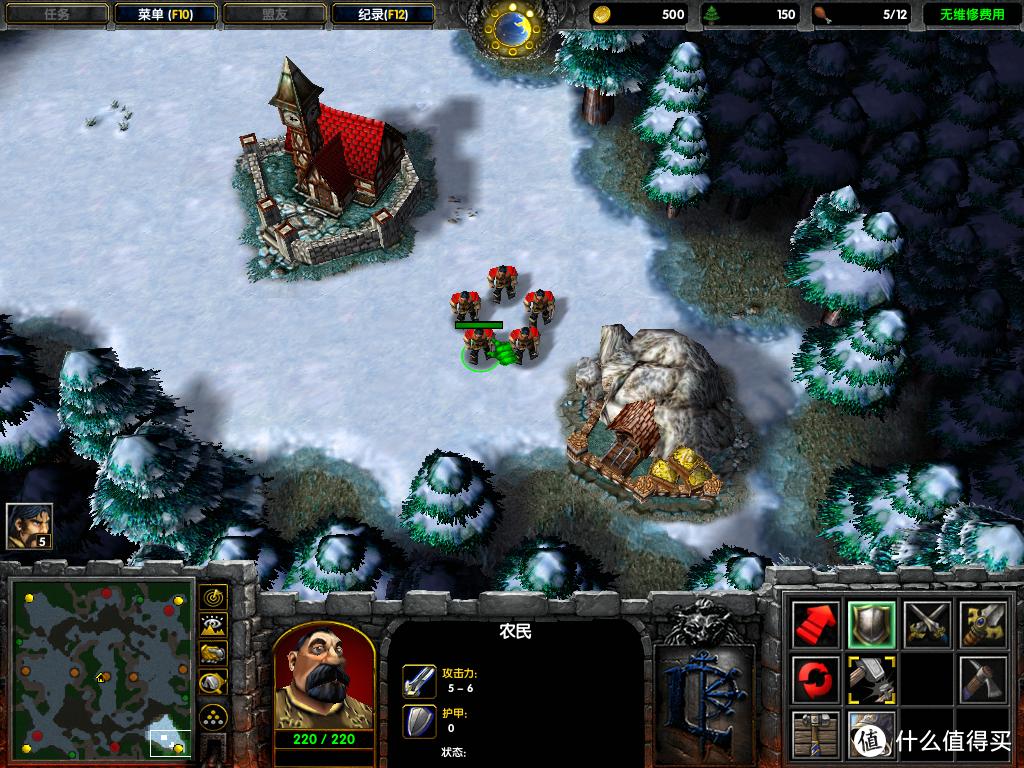Open the 纪录 (F12) log
The image size is (1024, 768).
382,15
